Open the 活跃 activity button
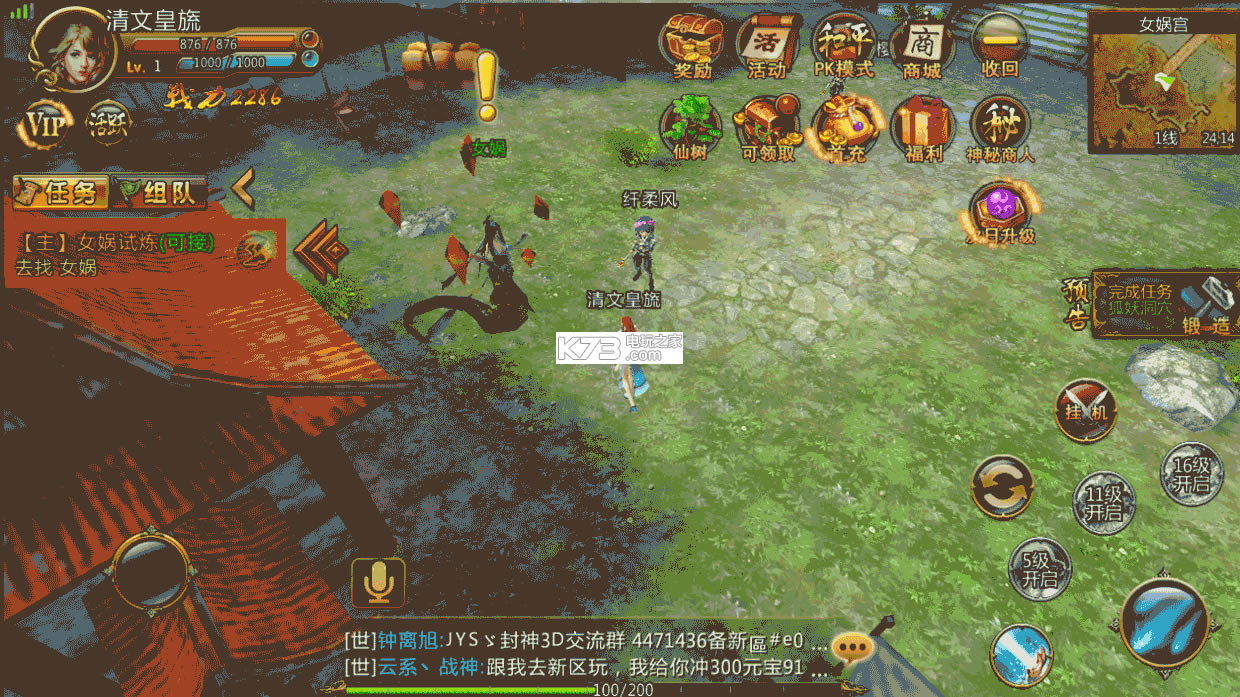 [x=108, y=123]
